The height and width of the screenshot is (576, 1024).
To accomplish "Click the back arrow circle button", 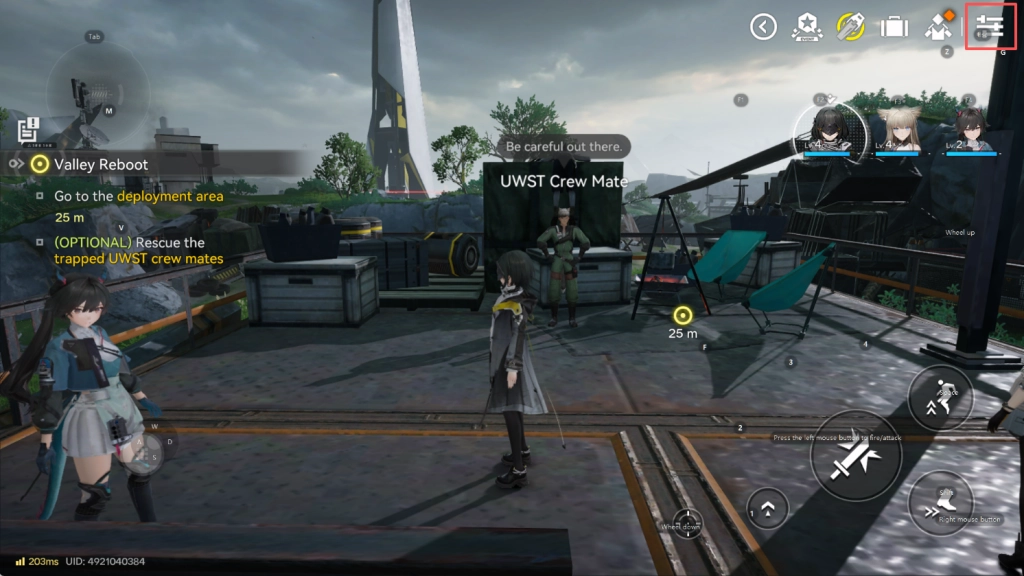I will coord(763,27).
